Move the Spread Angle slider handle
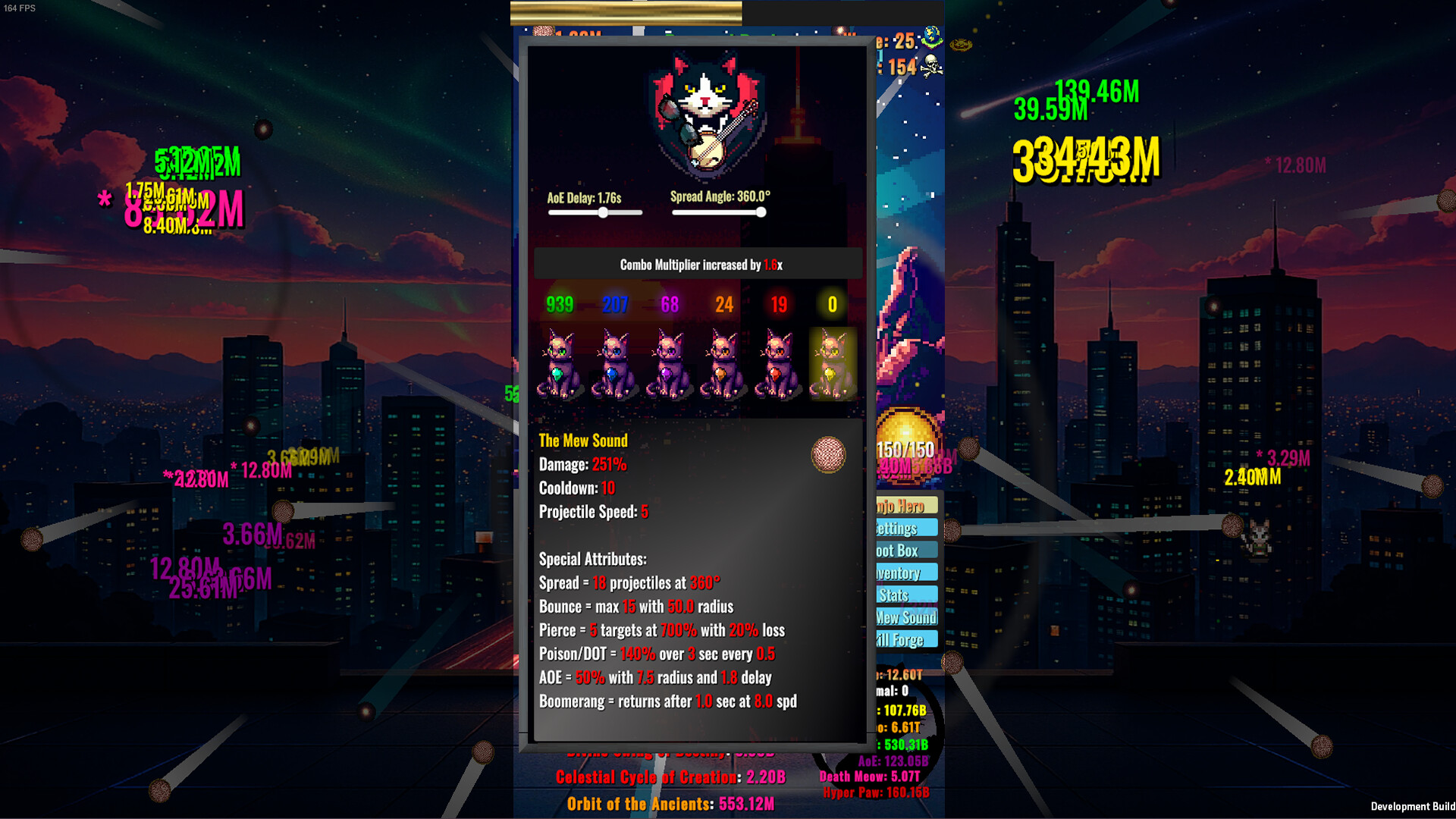 761,213
